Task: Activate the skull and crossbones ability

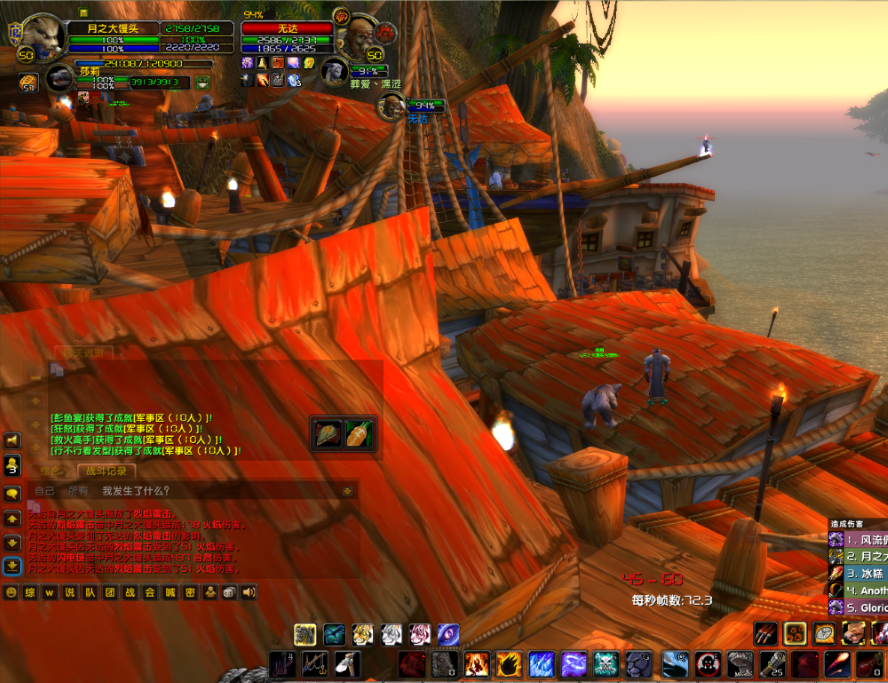Action: [606, 664]
